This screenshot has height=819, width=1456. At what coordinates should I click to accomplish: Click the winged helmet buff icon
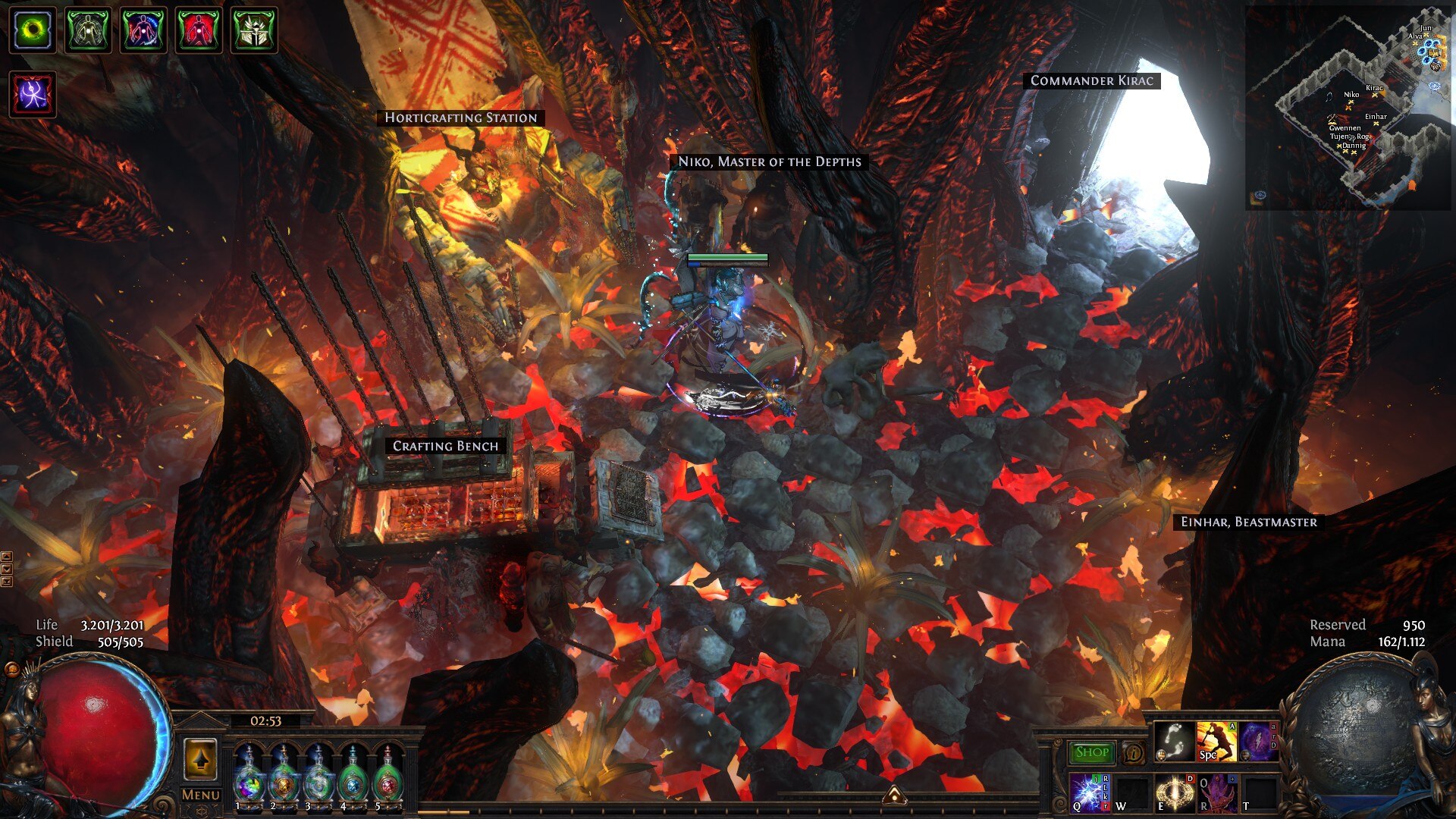coord(254,30)
